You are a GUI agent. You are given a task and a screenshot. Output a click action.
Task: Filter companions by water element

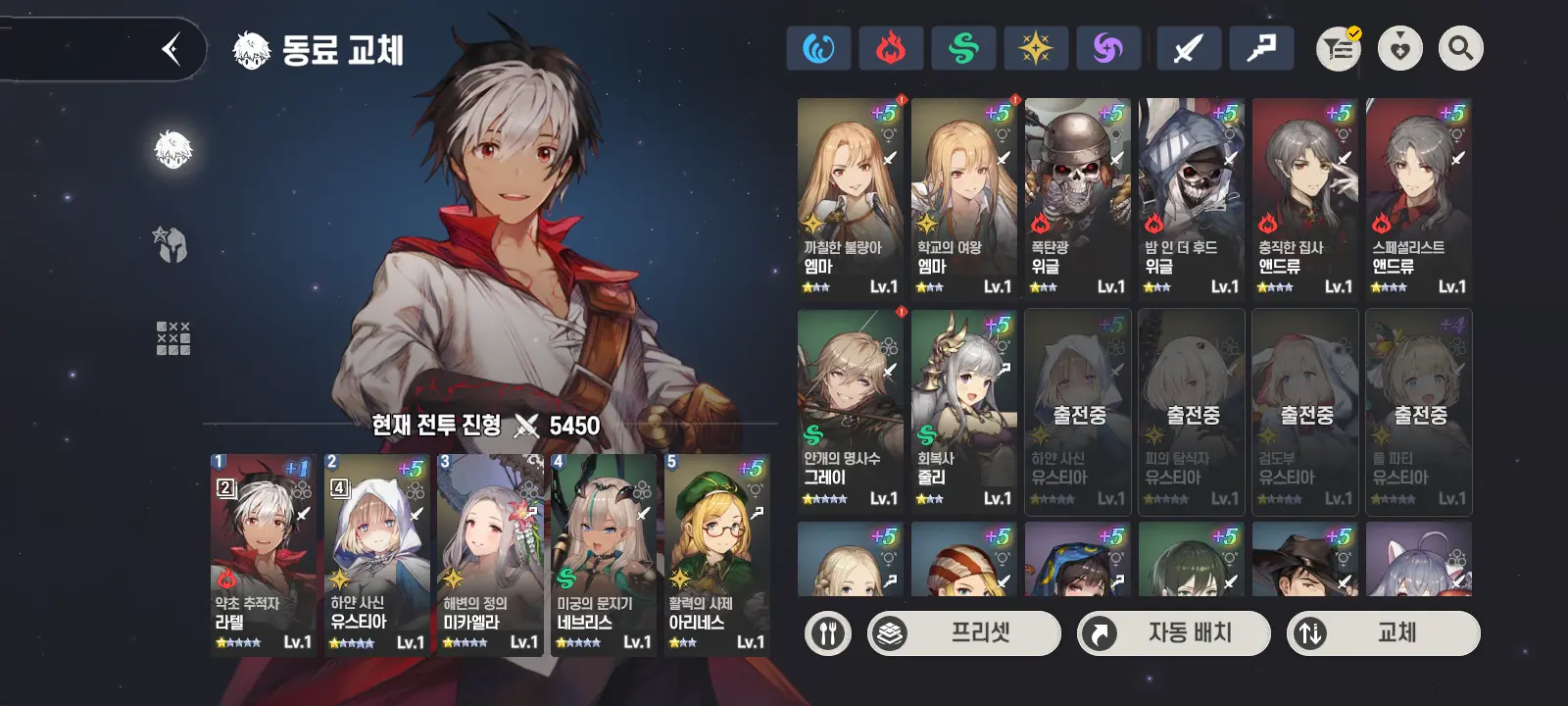(x=818, y=48)
